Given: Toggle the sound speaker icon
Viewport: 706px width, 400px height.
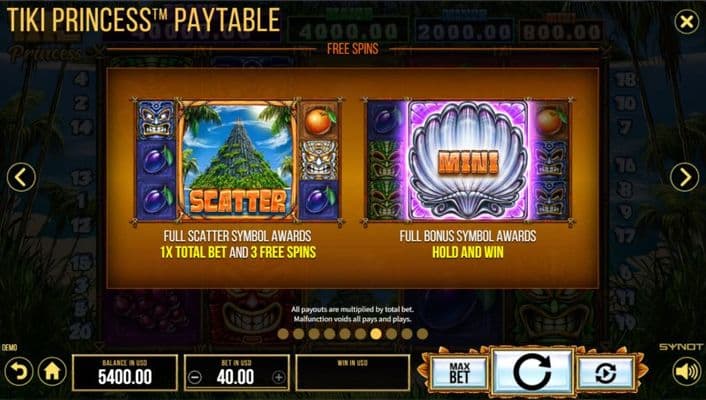Looking at the screenshot, I should pos(686,373).
